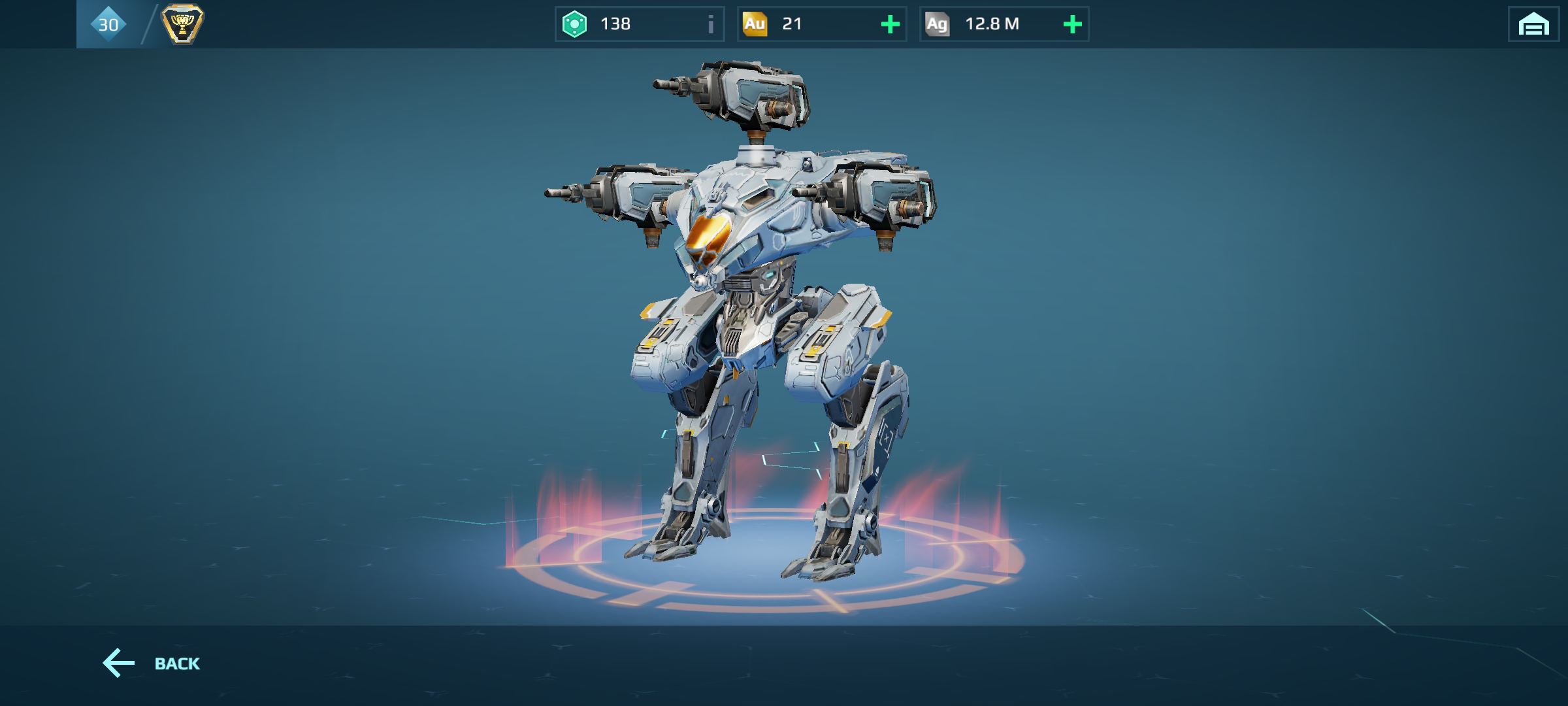This screenshot has width=1568, height=706.
Task: View the gold trophy league badge
Action: (x=182, y=25)
